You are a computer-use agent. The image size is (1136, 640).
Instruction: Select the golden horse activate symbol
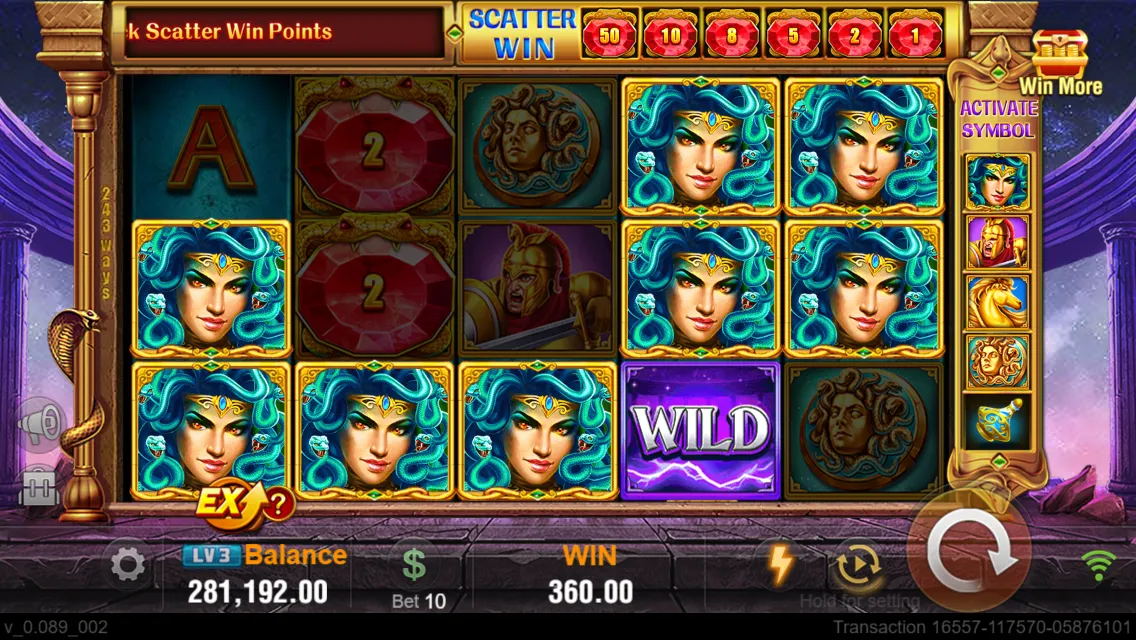pos(996,302)
